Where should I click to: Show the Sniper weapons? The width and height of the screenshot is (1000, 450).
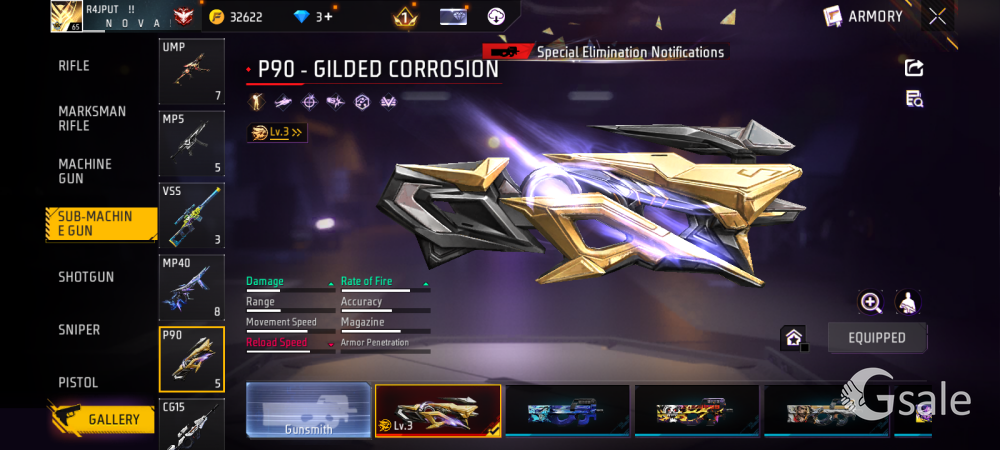79,330
